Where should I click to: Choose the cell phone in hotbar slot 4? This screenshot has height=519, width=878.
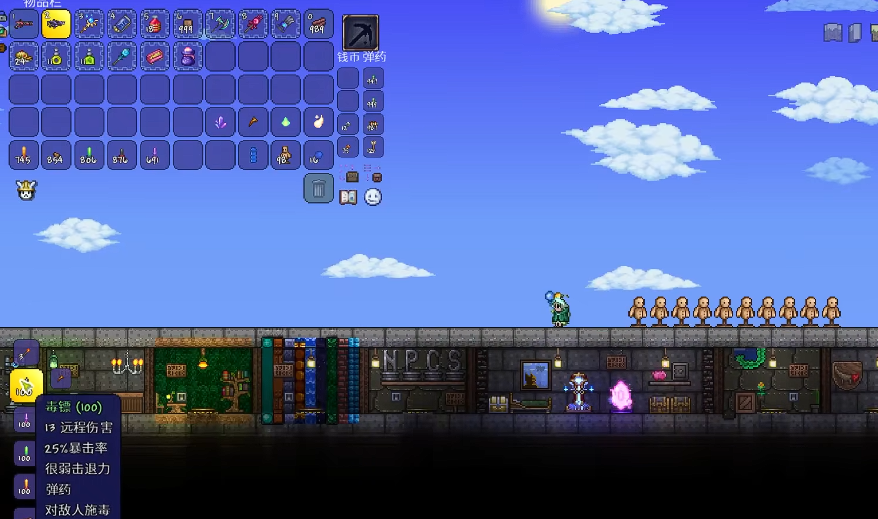(122, 24)
